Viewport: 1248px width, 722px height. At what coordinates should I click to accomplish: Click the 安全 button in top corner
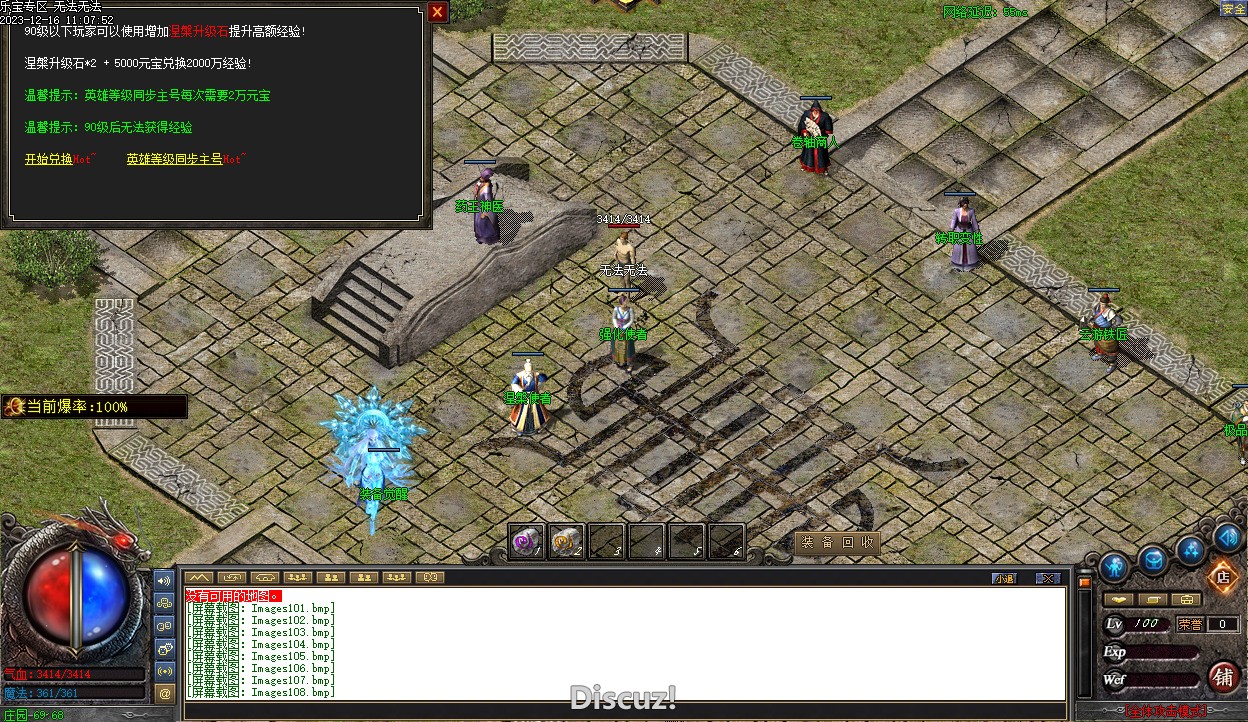click(x=1232, y=9)
